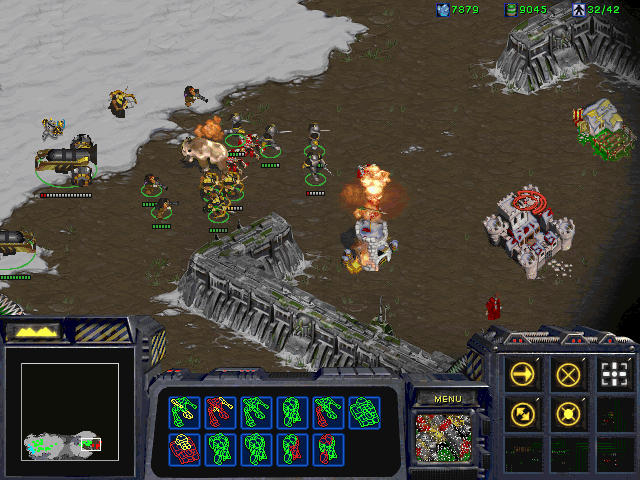Activate the Hold Position command
This screenshot has width=640, height=480.
pyautogui.click(x=569, y=412)
